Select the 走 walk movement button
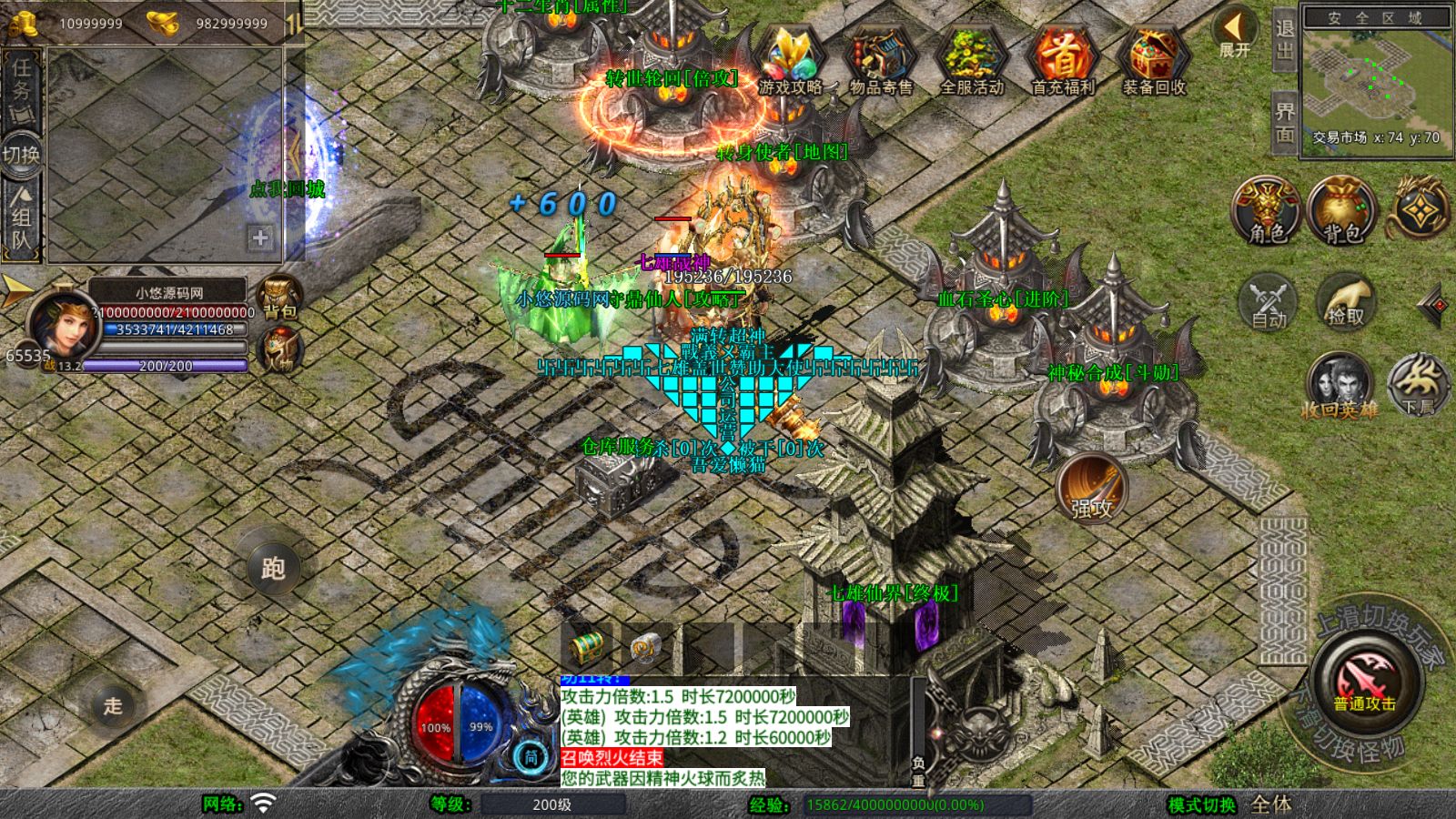 point(113,705)
